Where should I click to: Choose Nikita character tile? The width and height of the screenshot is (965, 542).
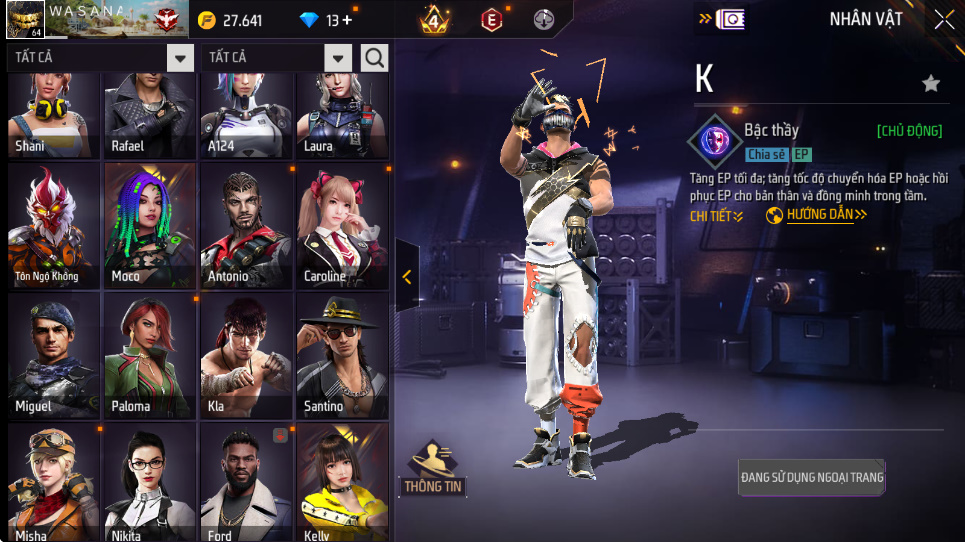point(149,482)
